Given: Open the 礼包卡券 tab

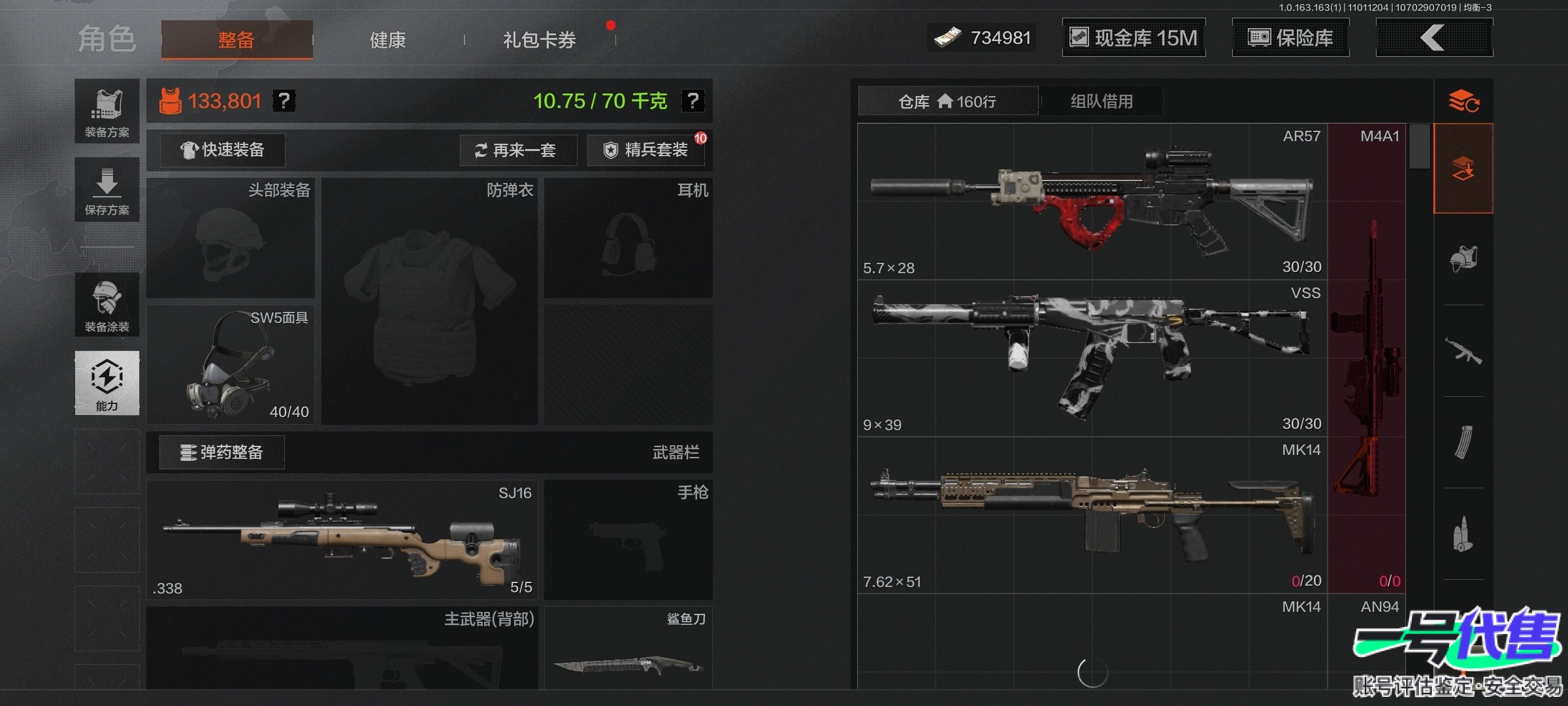Looking at the screenshot, I should pyautogui.click(x=539, y=40).
